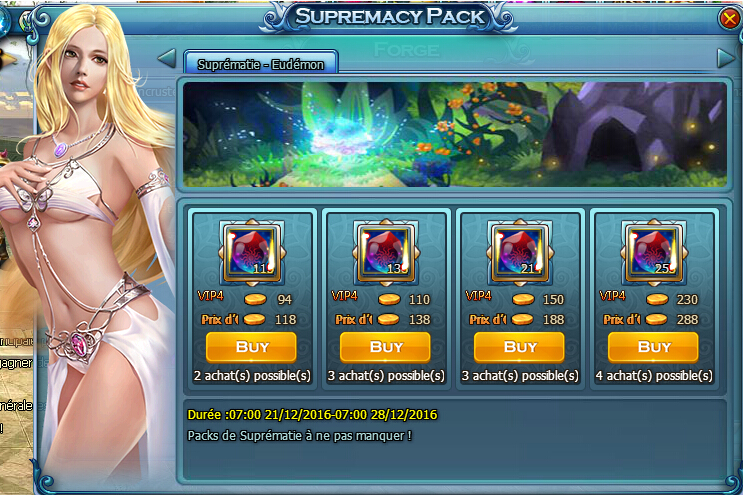Buy the pack priced at 230 gold
Viewport: 743px width, 495px height.
(x=653, y=347)
